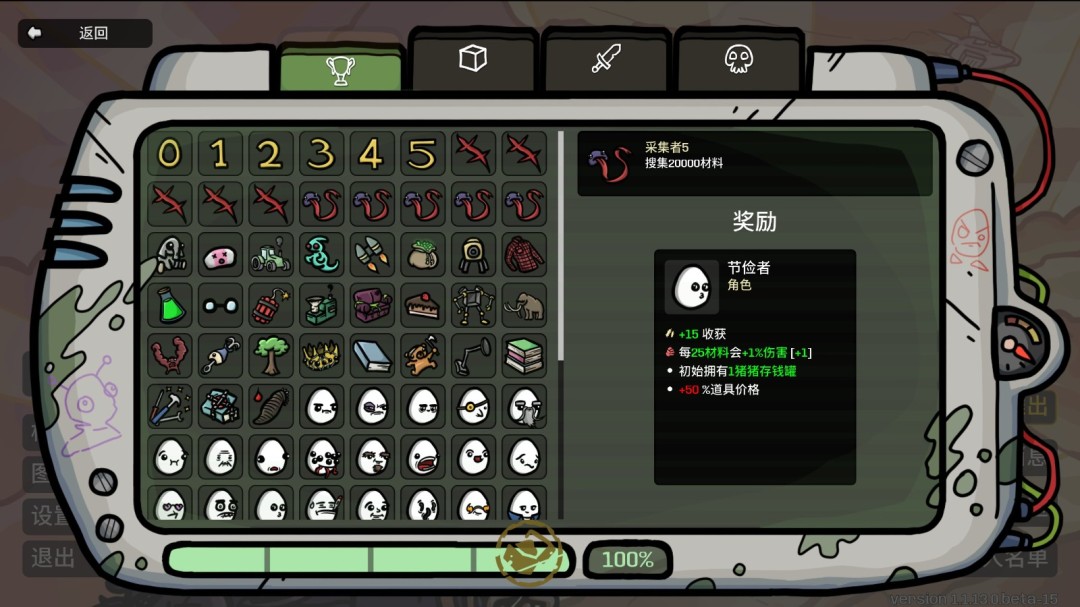Choose the number 5 achievement tile
Viewport: 1080px width, 607px height.
pyautogui.click(x=423, y=154)
